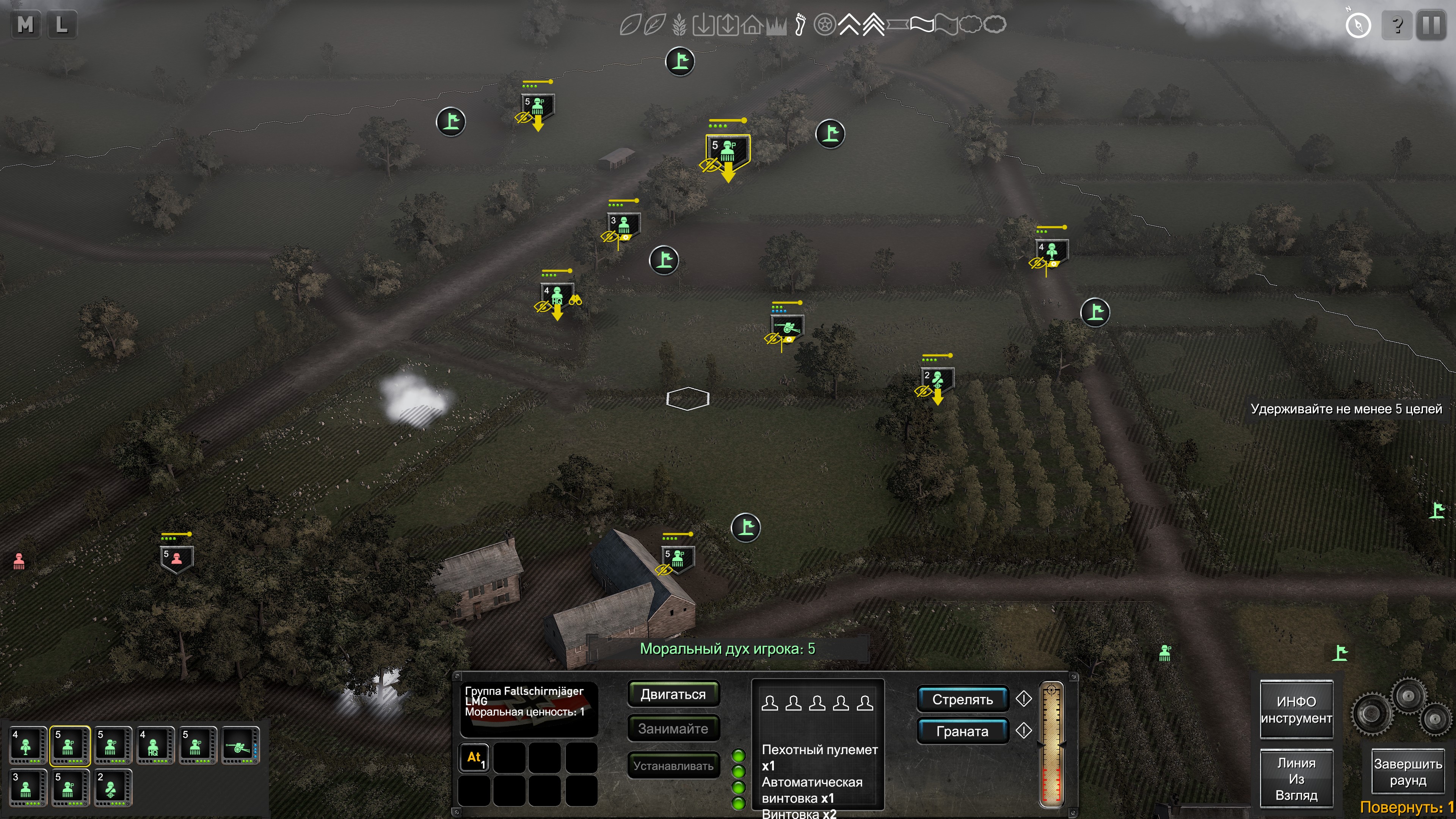Screen dimensions: 1456x819
Task: Click the M button
Action: tap(25, 25)
